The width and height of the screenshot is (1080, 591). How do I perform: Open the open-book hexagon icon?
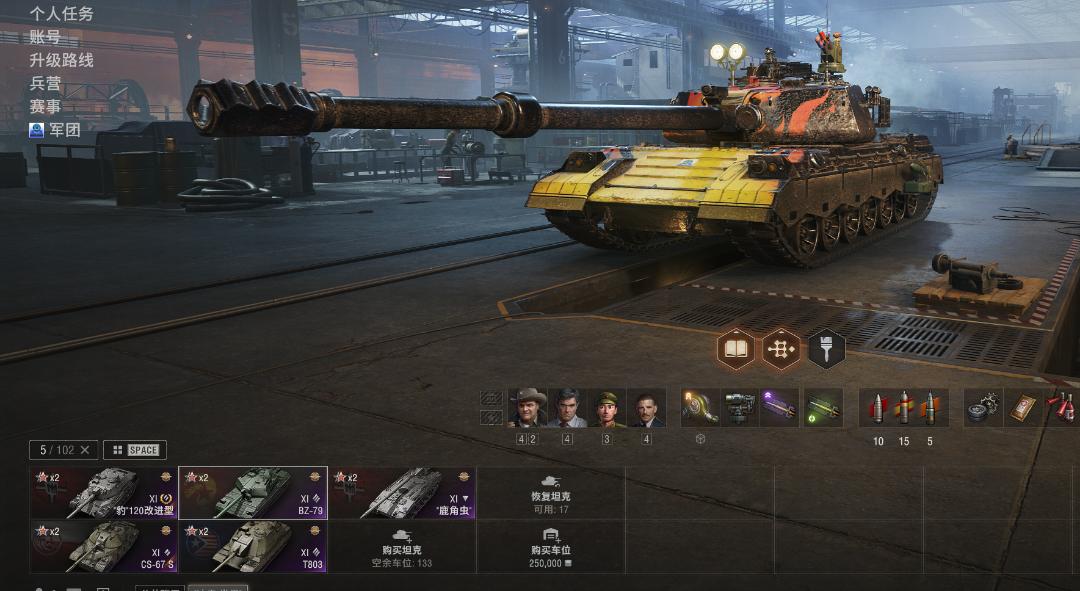(x=736, y=349)
